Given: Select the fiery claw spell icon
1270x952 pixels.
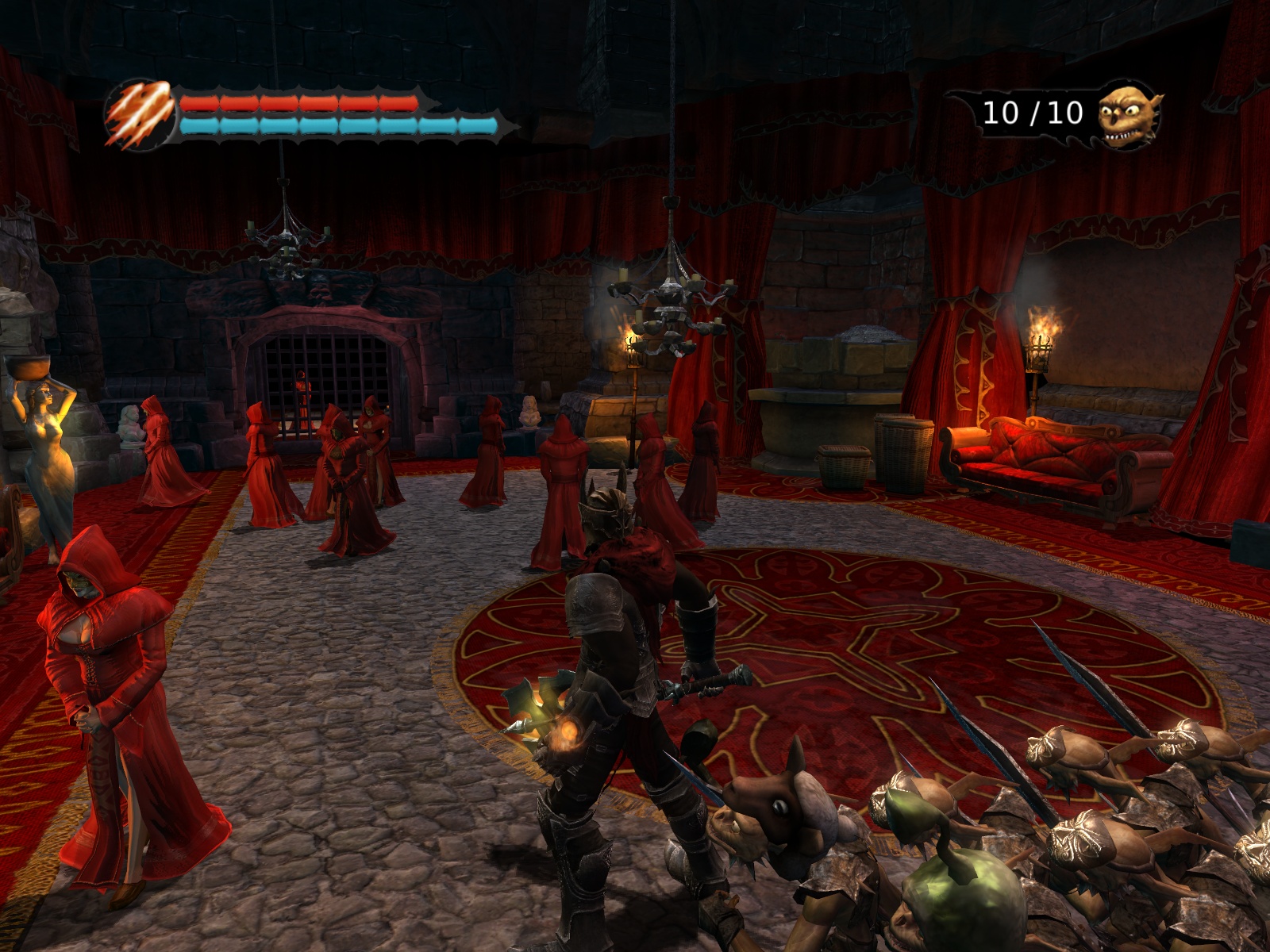Looking at the screenshot, I should click(140, 115).
